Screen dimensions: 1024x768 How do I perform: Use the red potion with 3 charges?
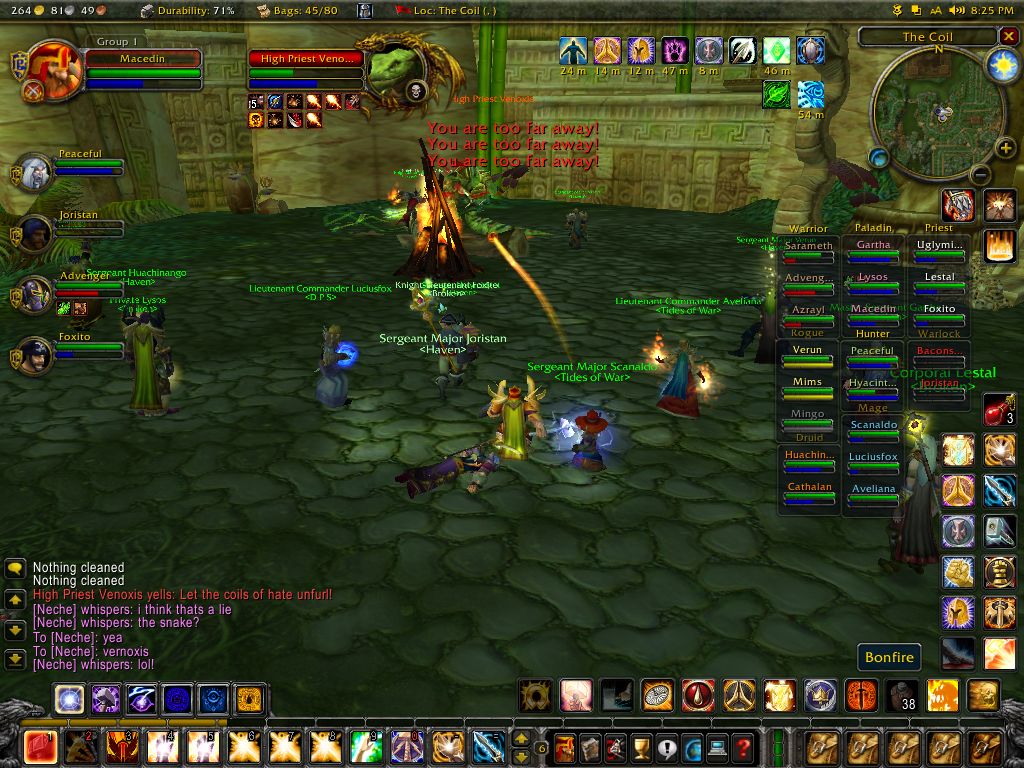click(x=999, y=409)
